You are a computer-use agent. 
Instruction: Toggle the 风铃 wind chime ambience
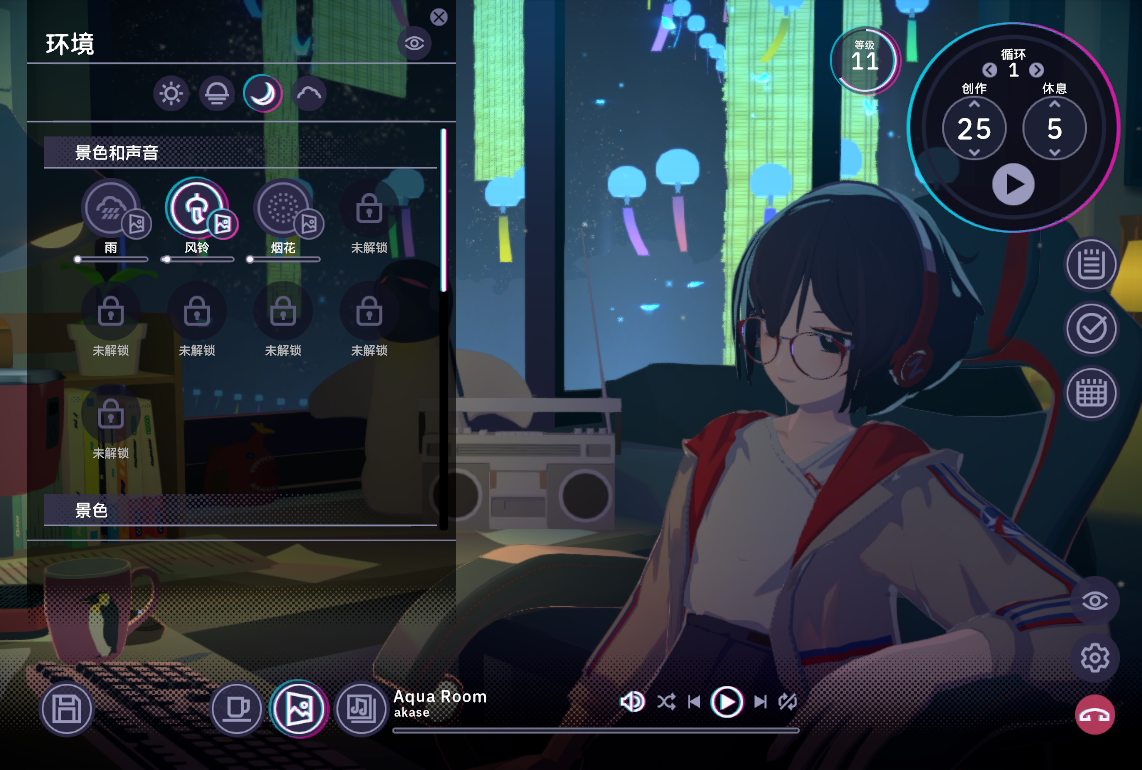[x=197, y=207]
